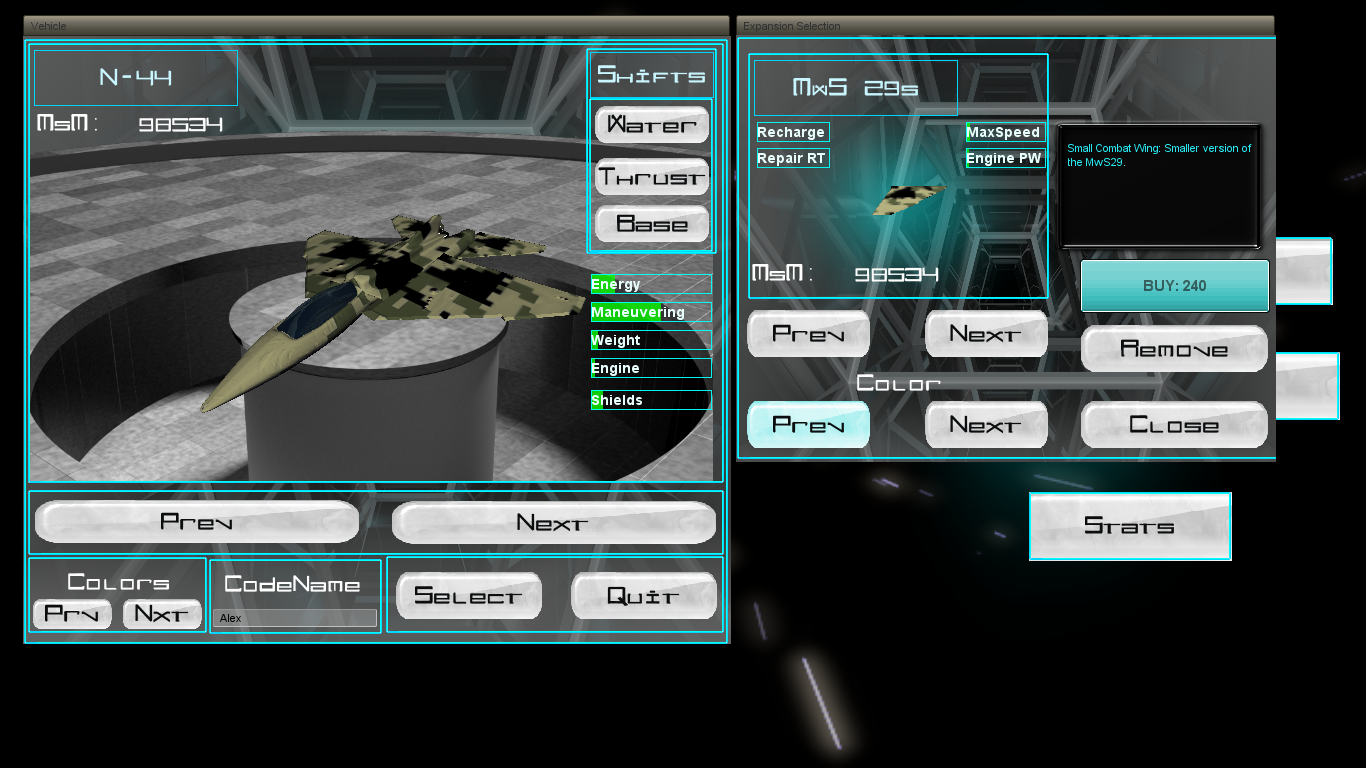Show the previous vehicle with Prev
The image size is (1366, 768).
click(x=197, y=521)
